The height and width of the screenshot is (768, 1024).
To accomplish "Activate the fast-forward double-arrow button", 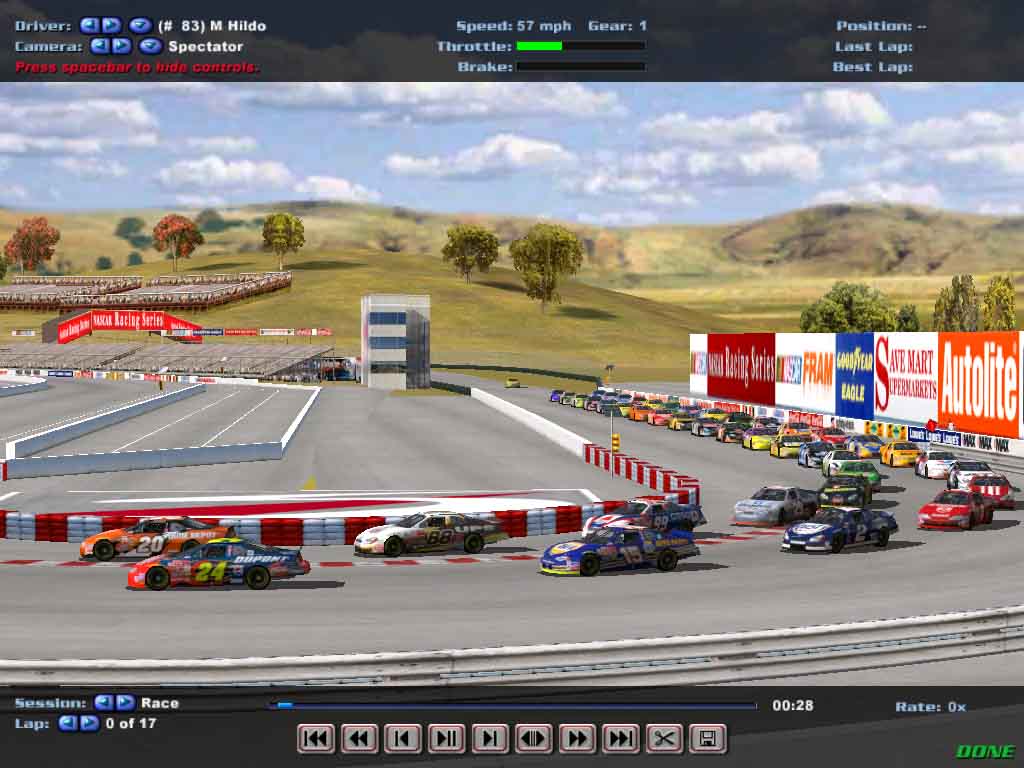I will [x=577, y=739].
